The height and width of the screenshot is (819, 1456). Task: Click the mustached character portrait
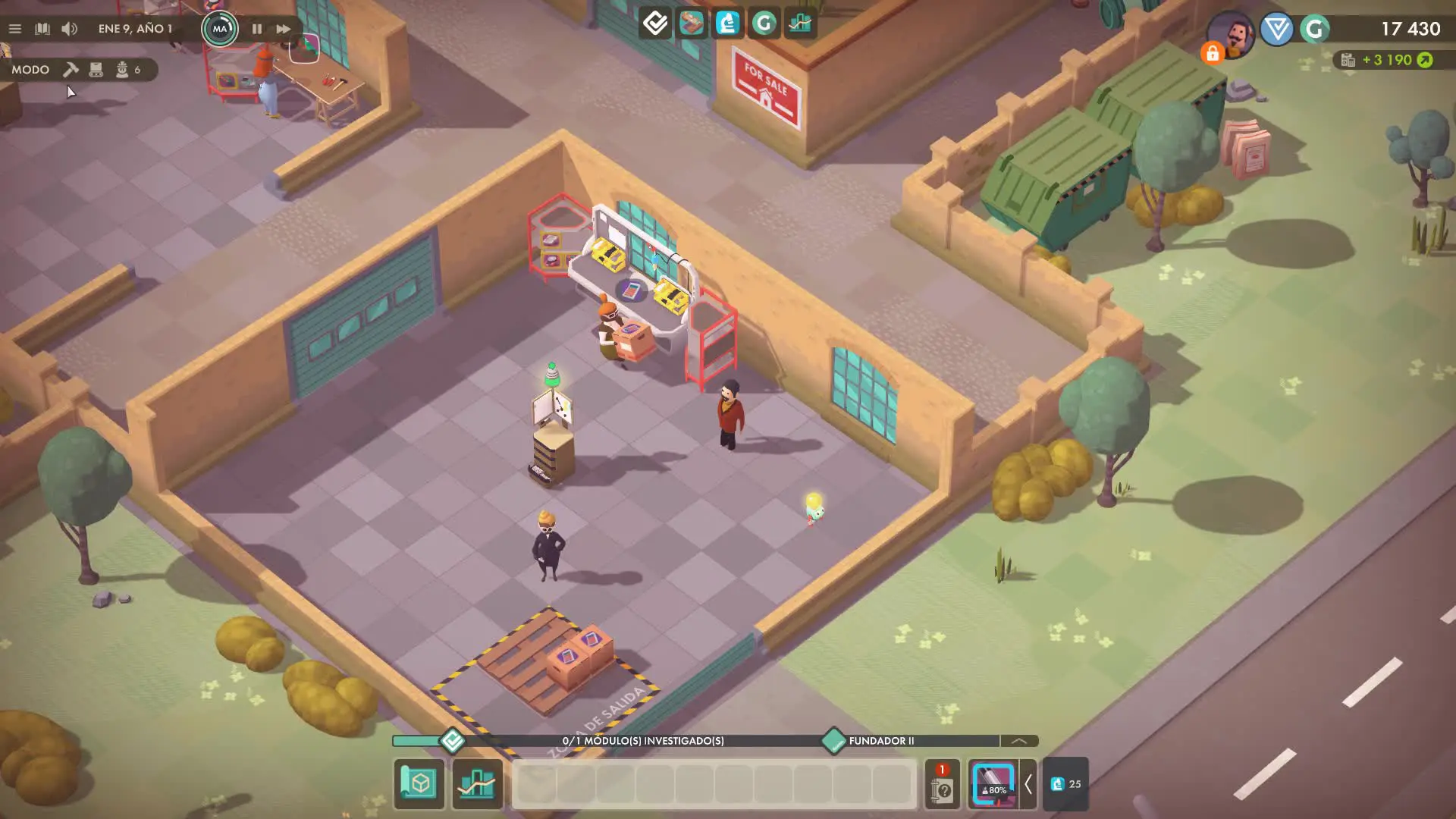1233,33
